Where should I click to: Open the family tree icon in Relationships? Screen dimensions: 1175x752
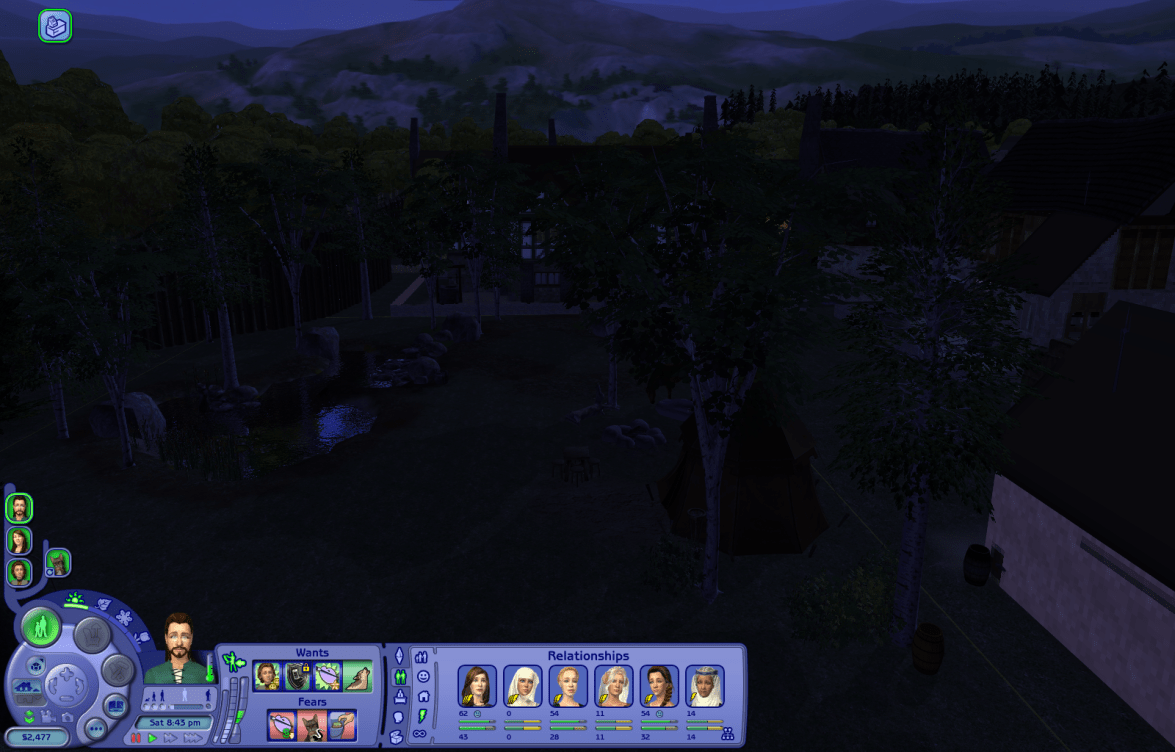tap(727, 734)
